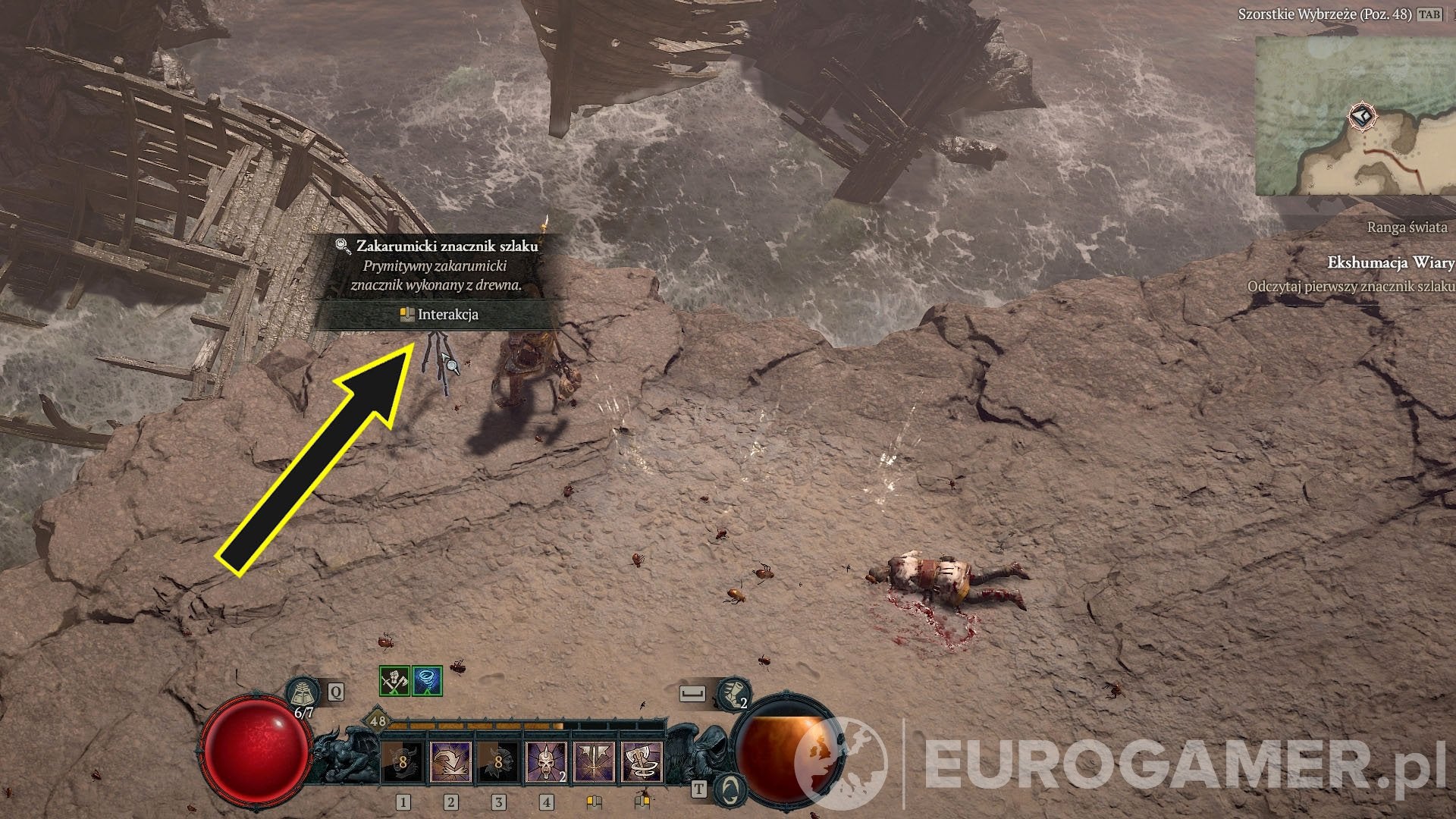Toggle the green swords buff above the skill bar
This screenshot has height=819, width=1456.
coord(394,682)
